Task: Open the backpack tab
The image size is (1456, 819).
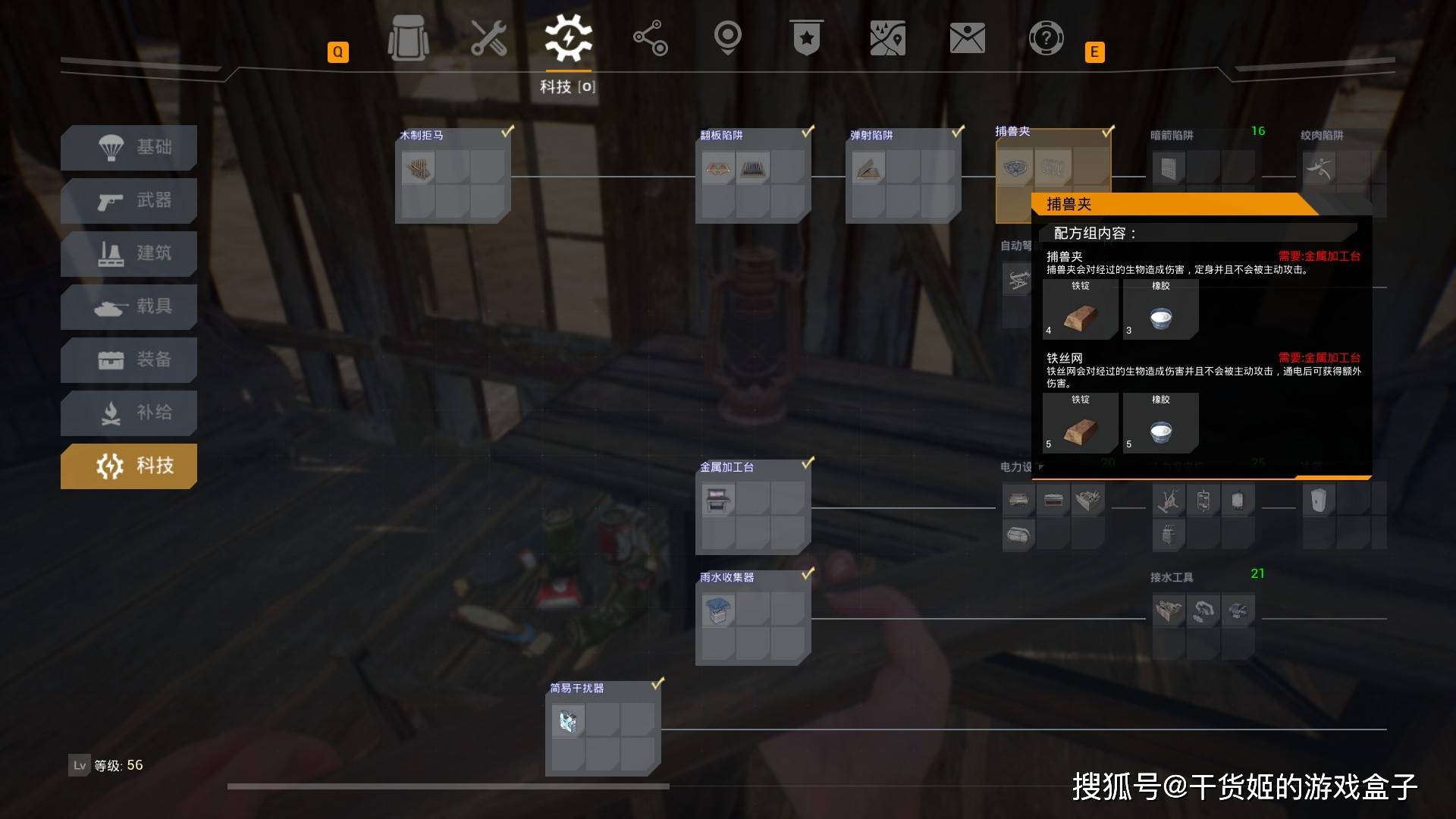Action: click(x=408, y=38)
